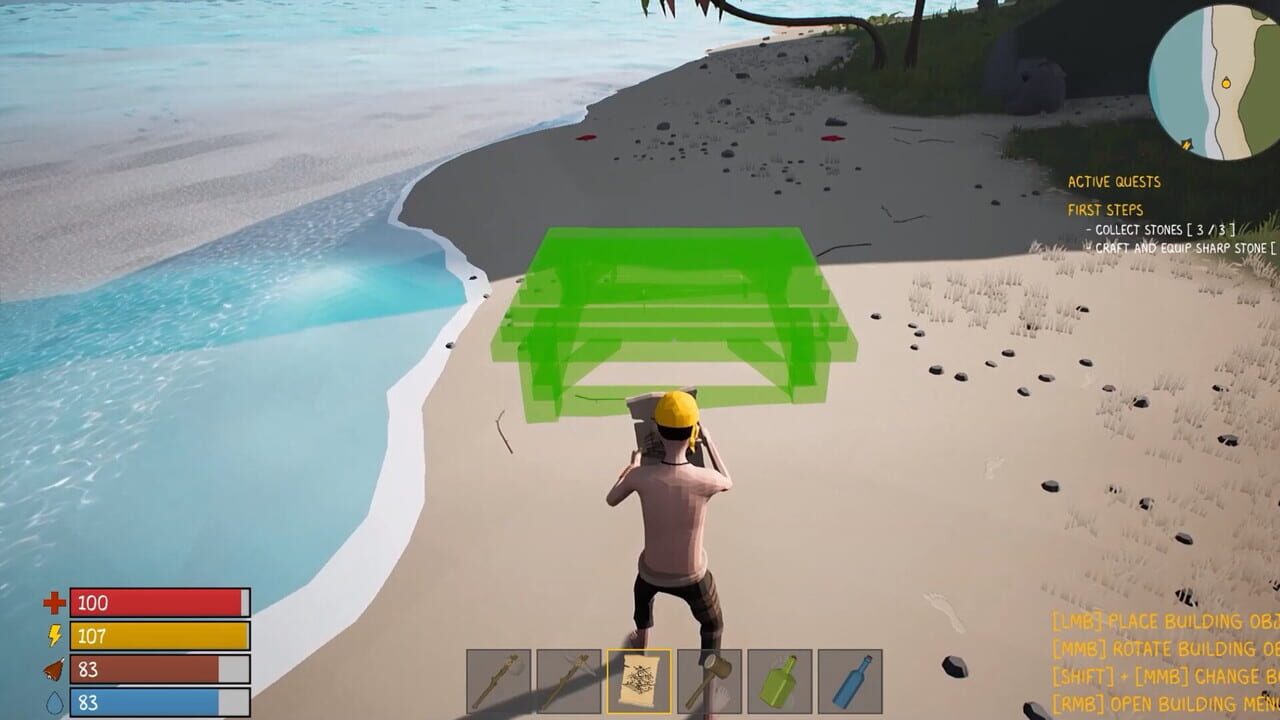Select the building hammer in the hotbar
This screenshot has height=720, width=1280.
click(x=711, y=680)
